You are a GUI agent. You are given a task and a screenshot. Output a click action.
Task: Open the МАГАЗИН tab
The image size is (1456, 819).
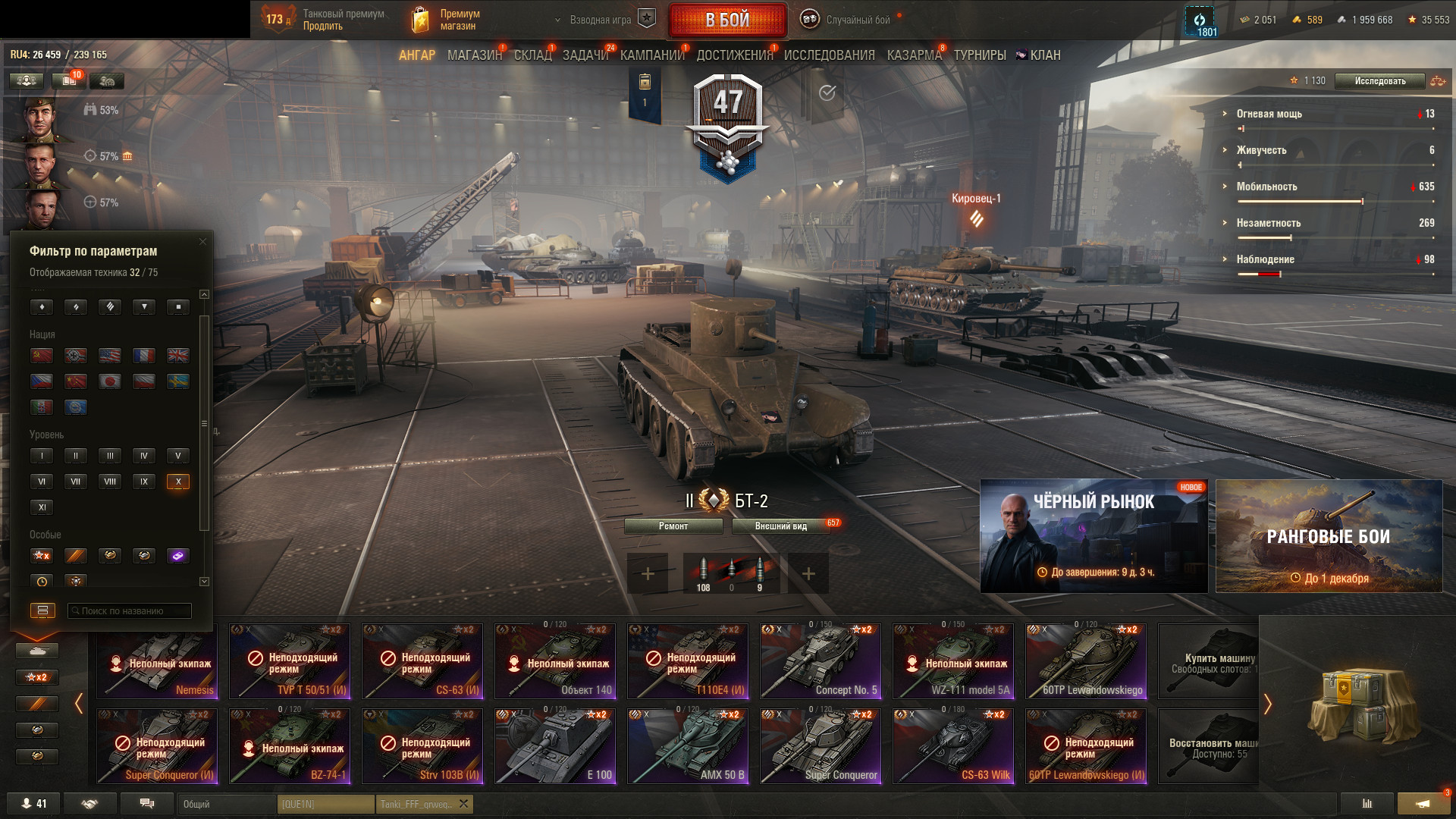(474, 55)
